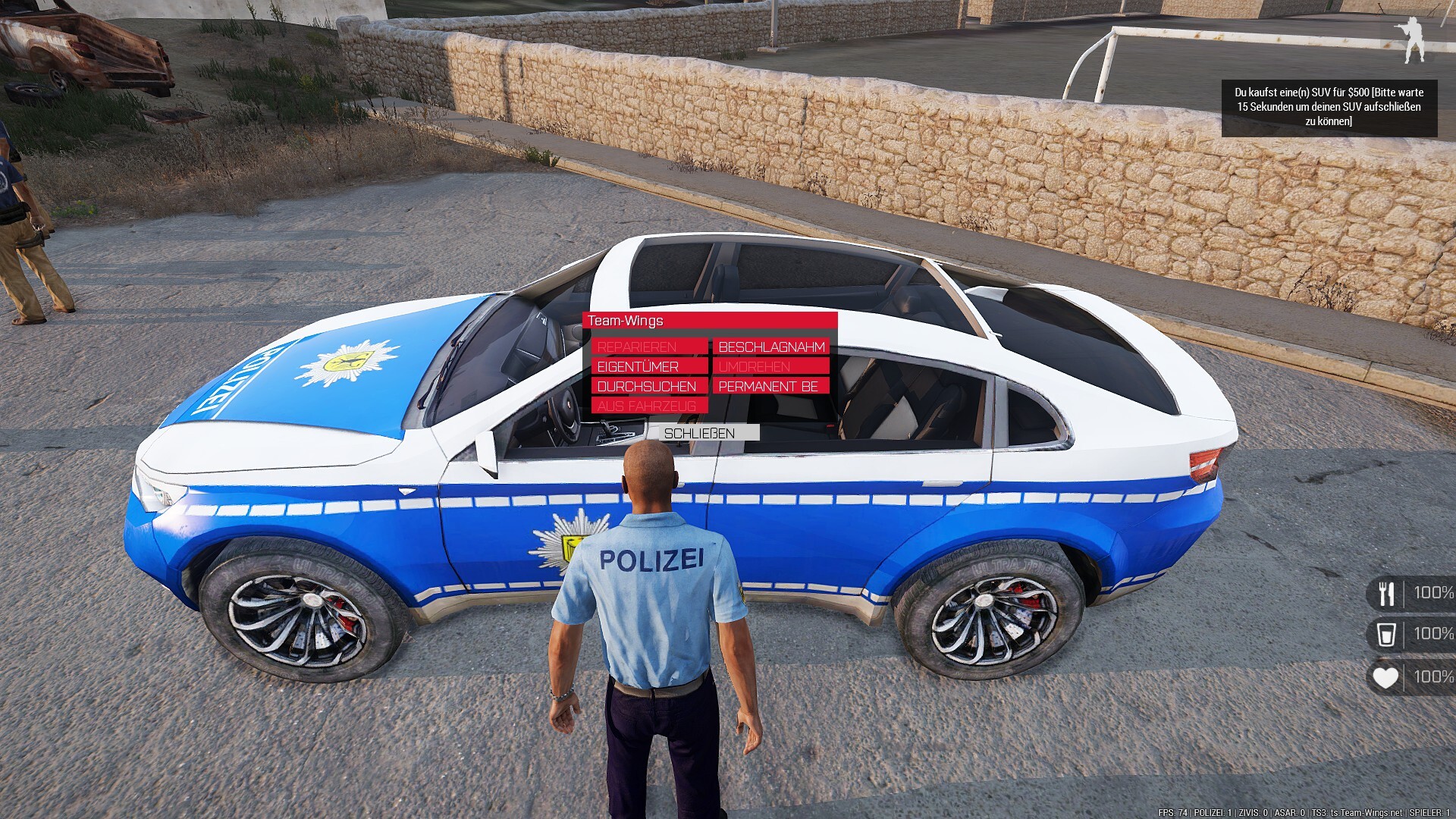The image size is (1456, 819).
Task: Select BESCHLAGNAHM to impound the vehicle
Action: (x=770, y=347)
